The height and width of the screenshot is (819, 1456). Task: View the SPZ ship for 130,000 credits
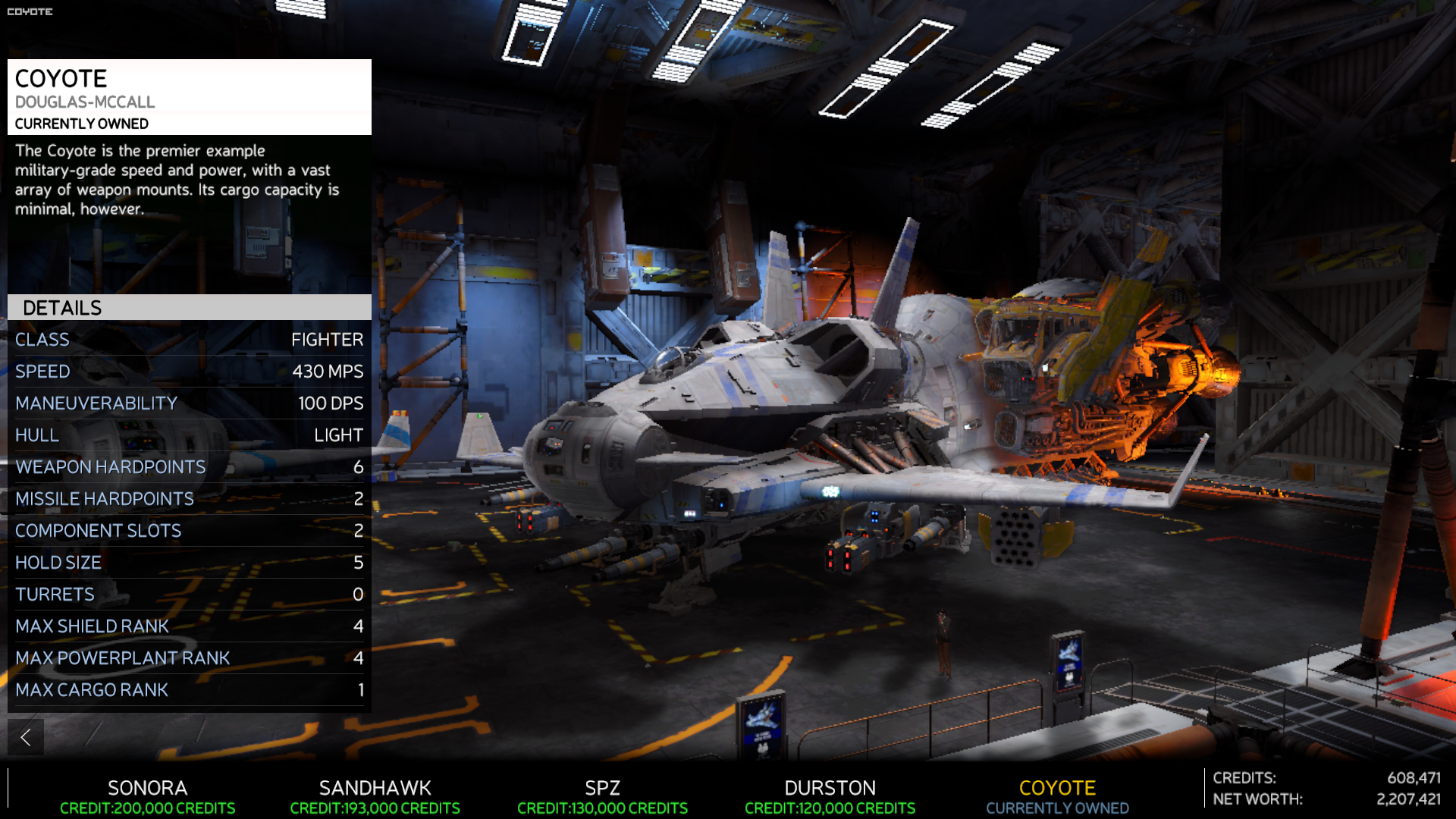[602, 796]
